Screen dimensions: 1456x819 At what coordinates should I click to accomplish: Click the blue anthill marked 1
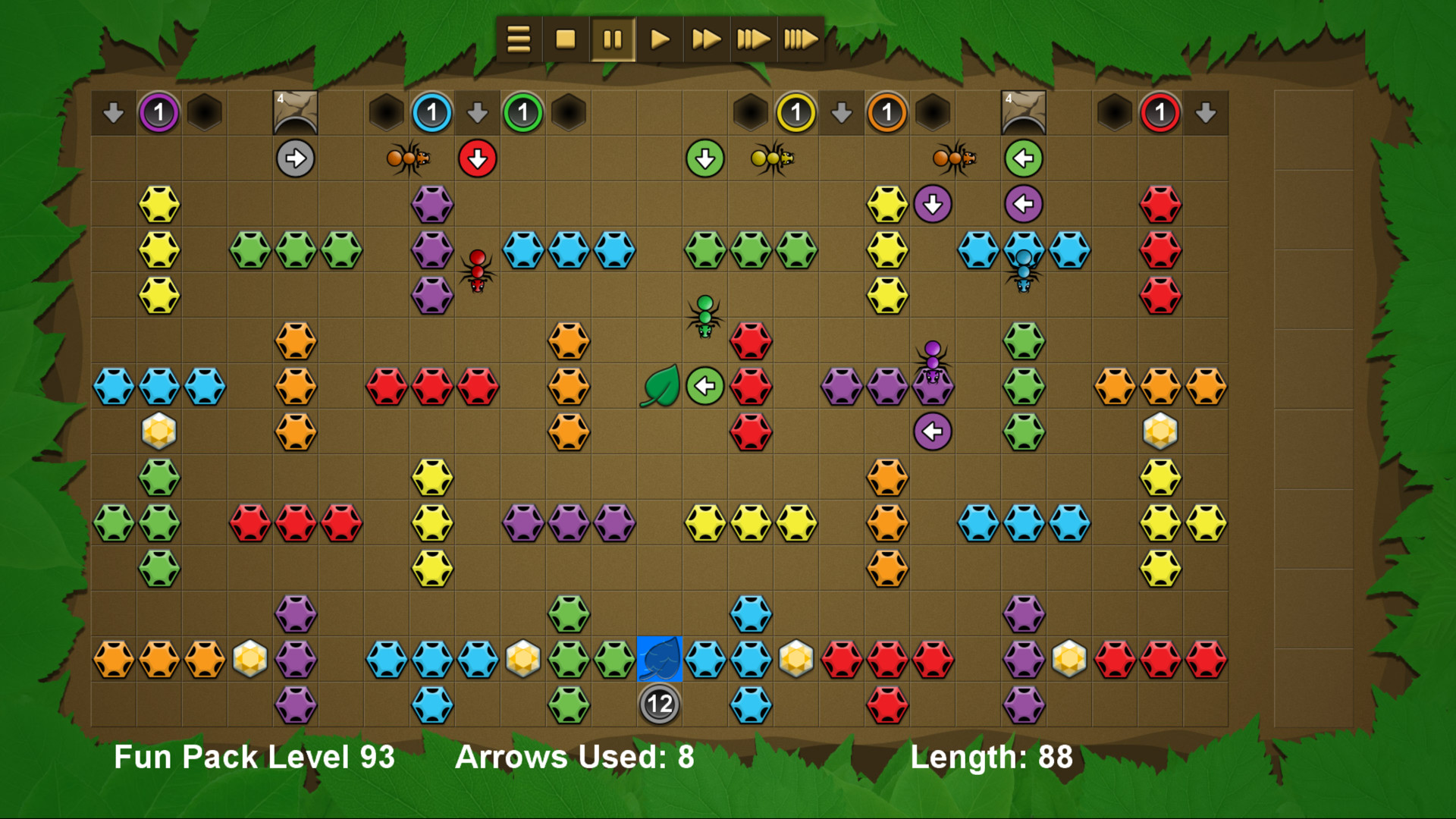[431, 112]
